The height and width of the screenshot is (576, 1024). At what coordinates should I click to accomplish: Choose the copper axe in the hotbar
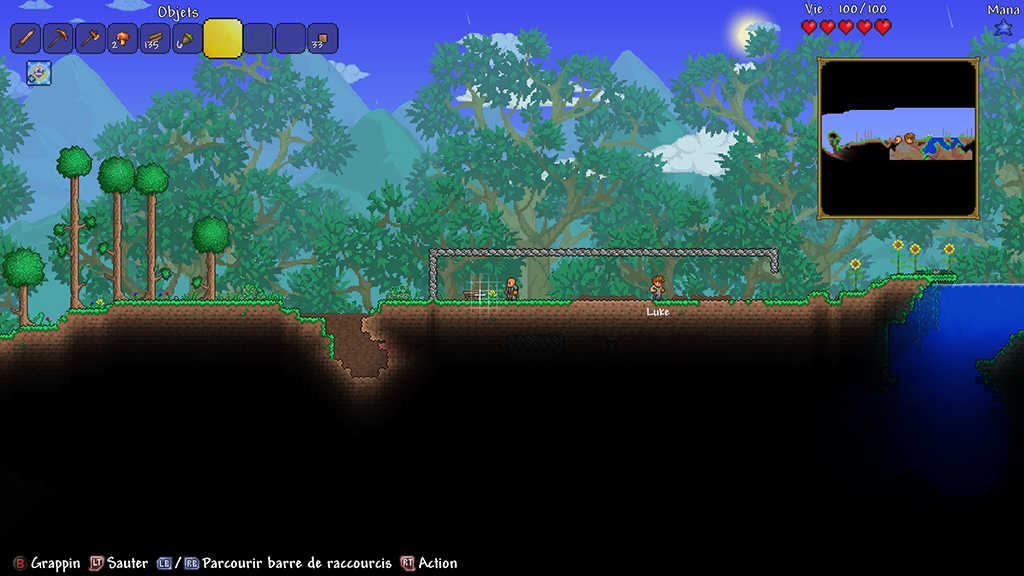(90, 39)
